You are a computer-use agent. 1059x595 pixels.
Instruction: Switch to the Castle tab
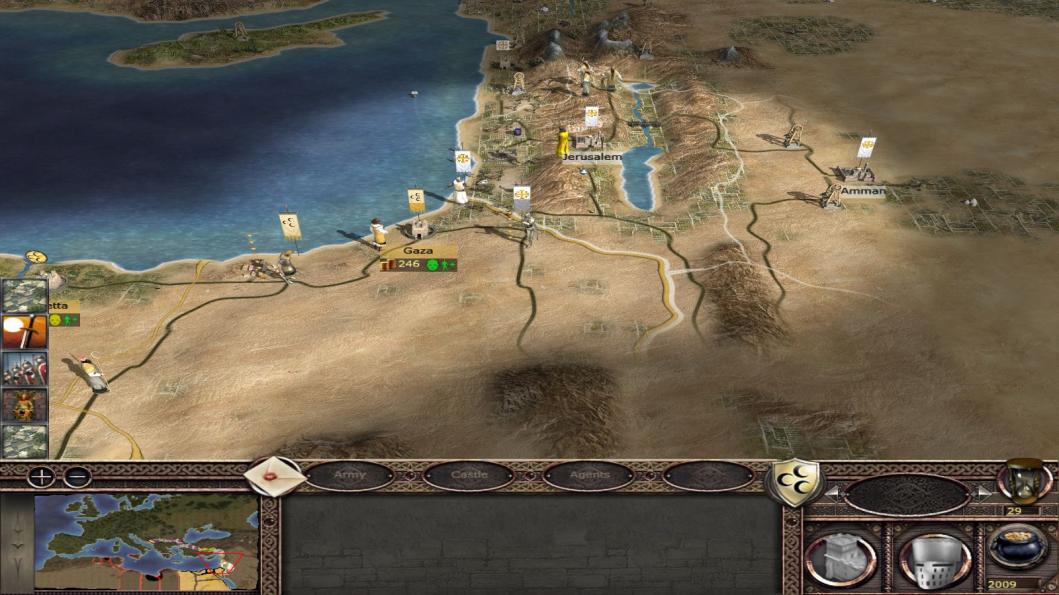tap(468, 475)
